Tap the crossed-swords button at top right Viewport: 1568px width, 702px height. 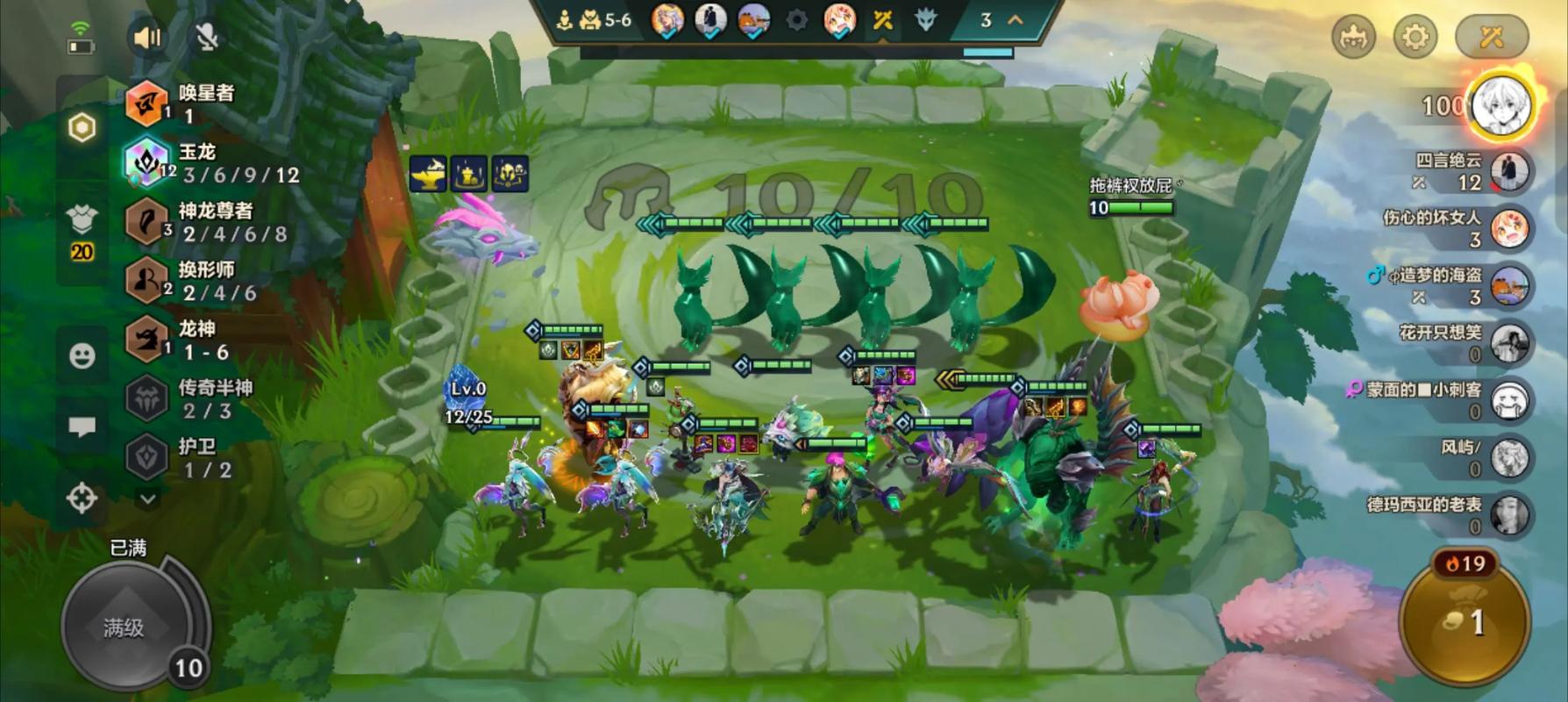tap(1491, 37)
